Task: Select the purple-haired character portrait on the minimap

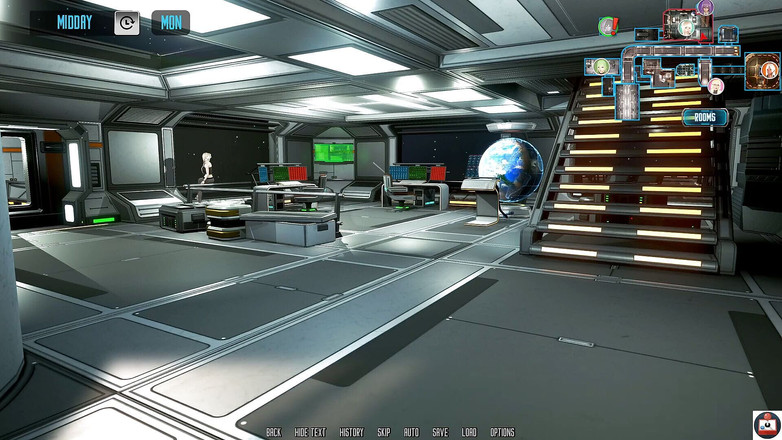Action: [x=706, y=8]
